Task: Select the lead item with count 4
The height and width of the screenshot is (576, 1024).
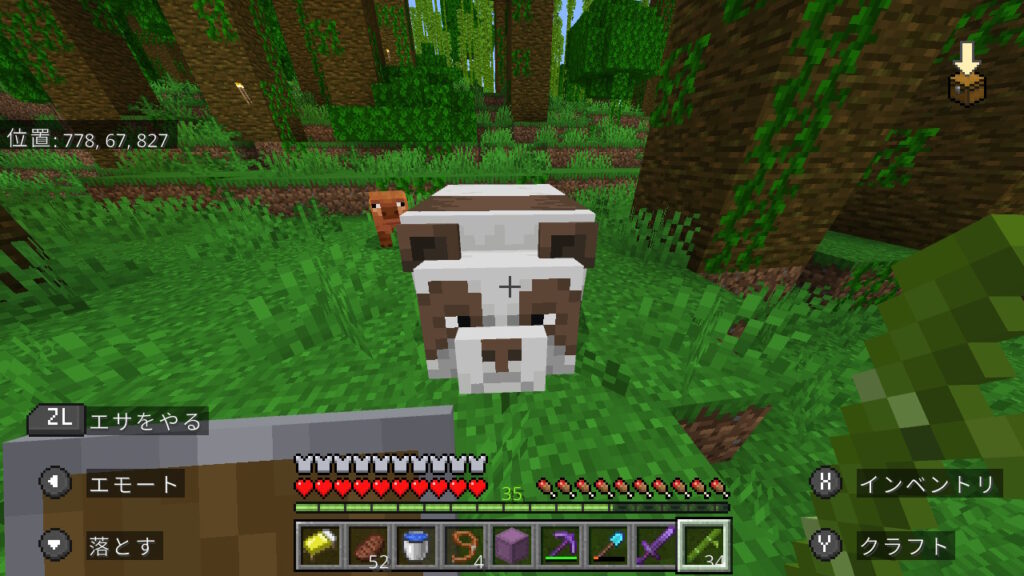Action: (x=464, y=546)
